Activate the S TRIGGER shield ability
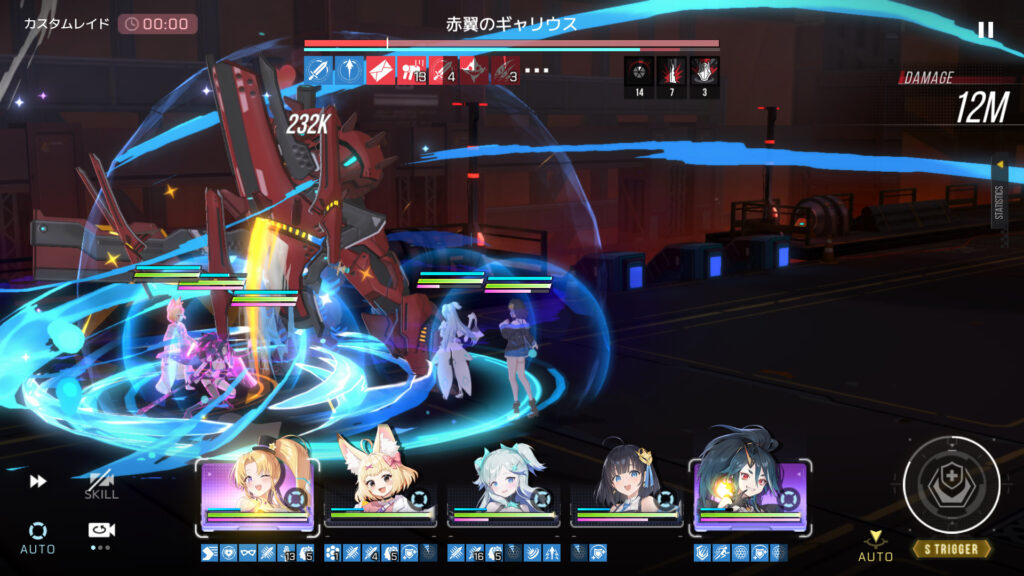The height and width of the screenshot is (576, 1024). [x=951, y=484]
